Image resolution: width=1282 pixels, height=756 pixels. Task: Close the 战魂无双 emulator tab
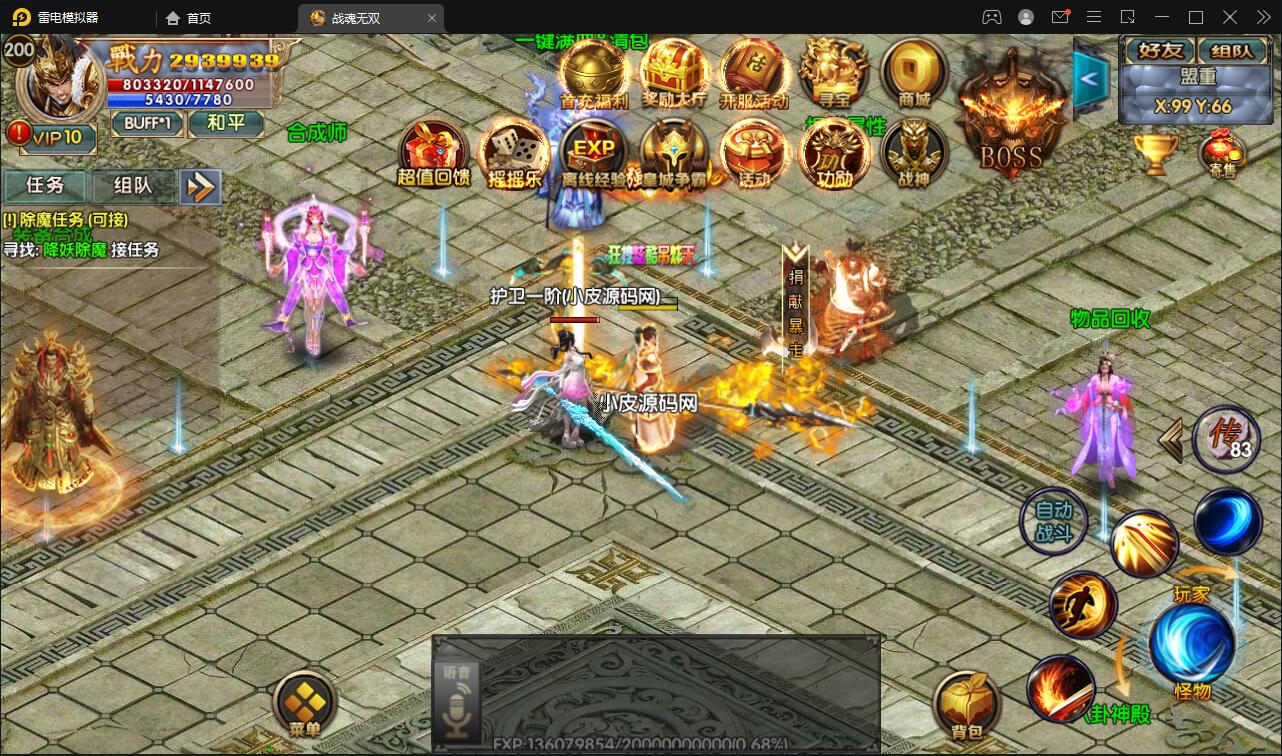pos(432,18)
